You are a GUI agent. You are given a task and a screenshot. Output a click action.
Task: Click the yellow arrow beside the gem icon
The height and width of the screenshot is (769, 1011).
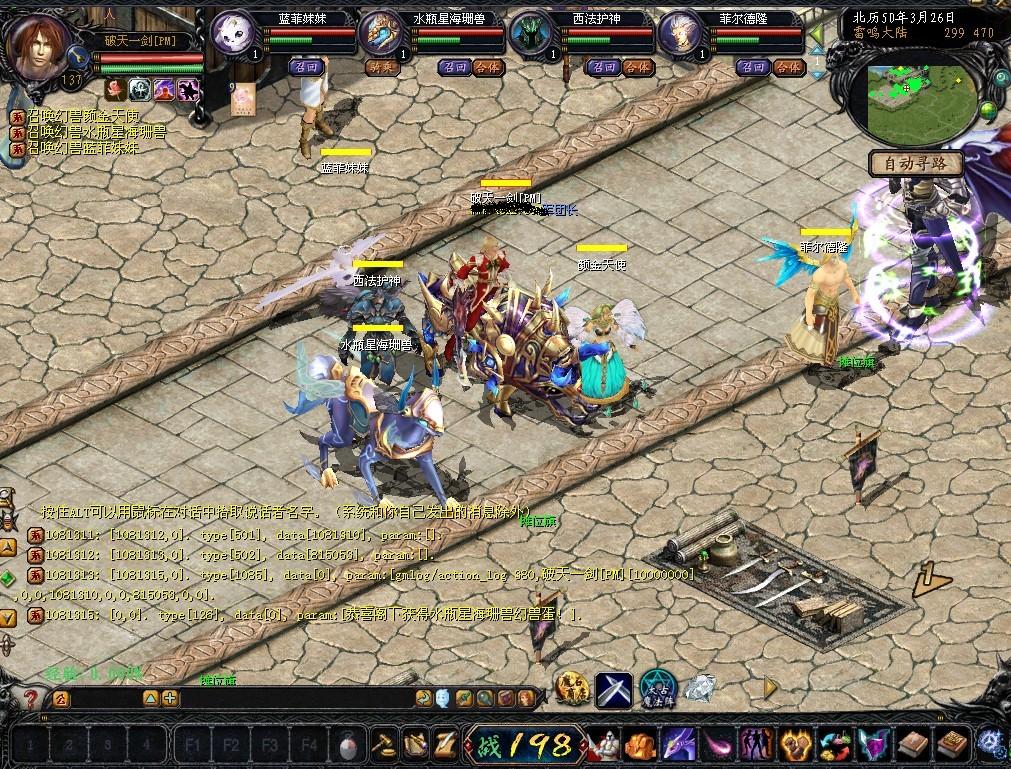pos(770,688)
